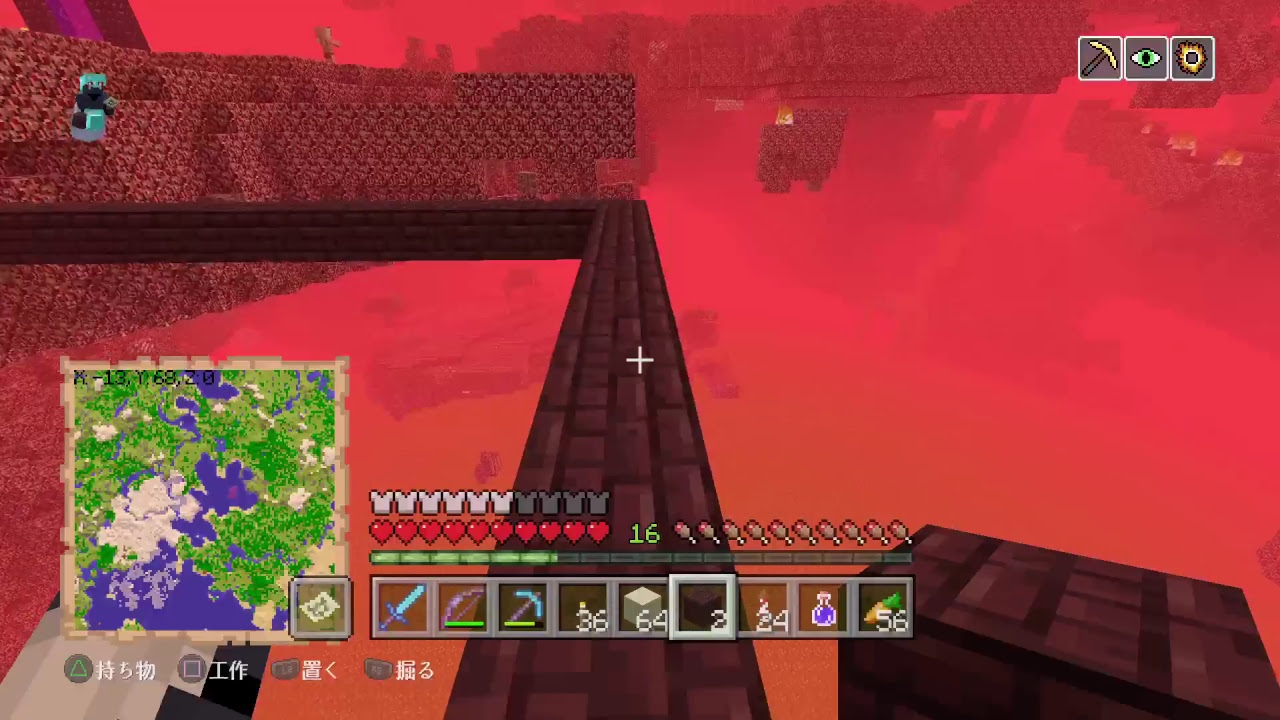Click the 置く place action prompt
The width and height of the screenshot is (1280, 720).
point(310,672)
